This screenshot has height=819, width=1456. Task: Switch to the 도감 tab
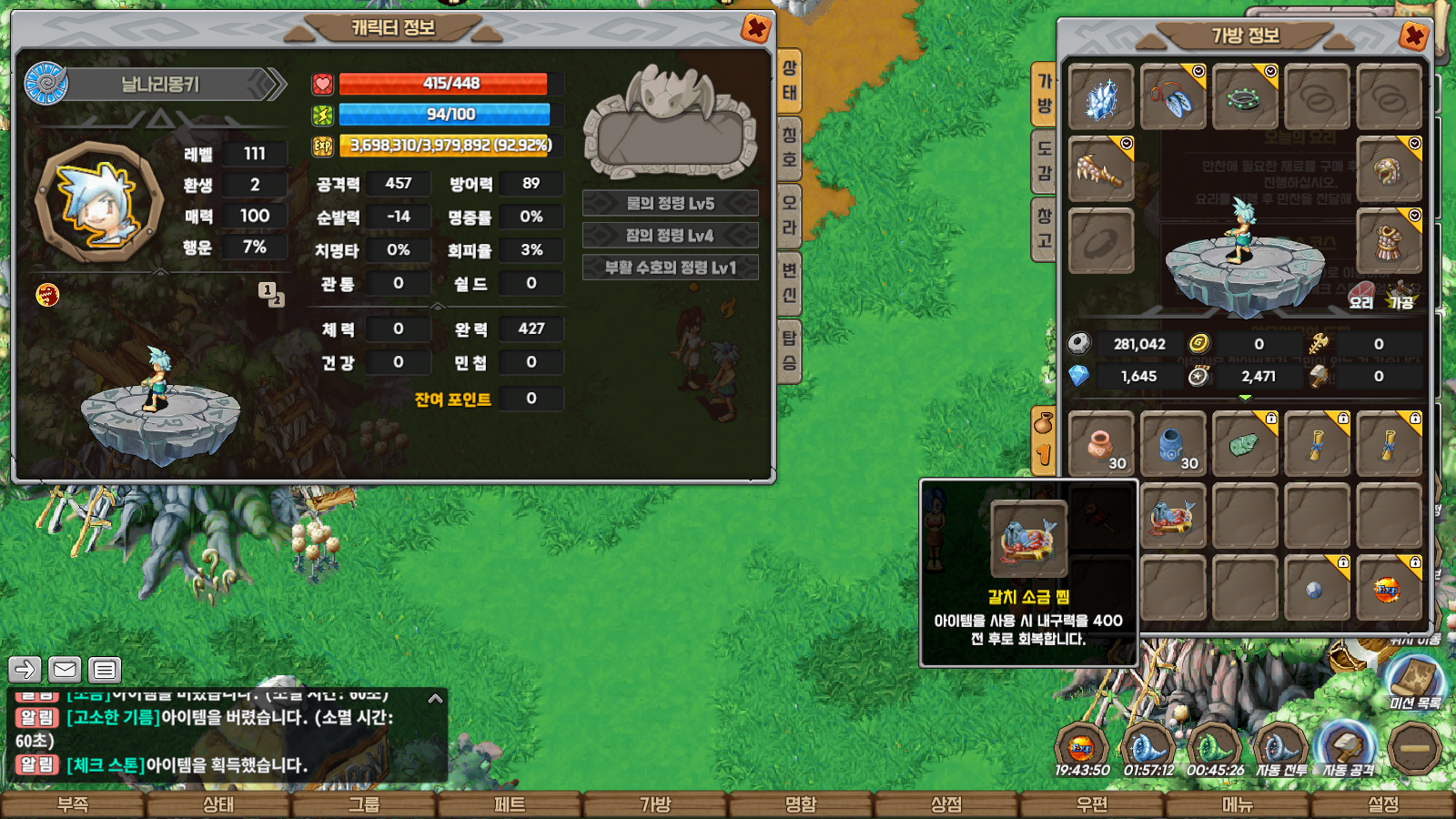(x=1044, y=161)
